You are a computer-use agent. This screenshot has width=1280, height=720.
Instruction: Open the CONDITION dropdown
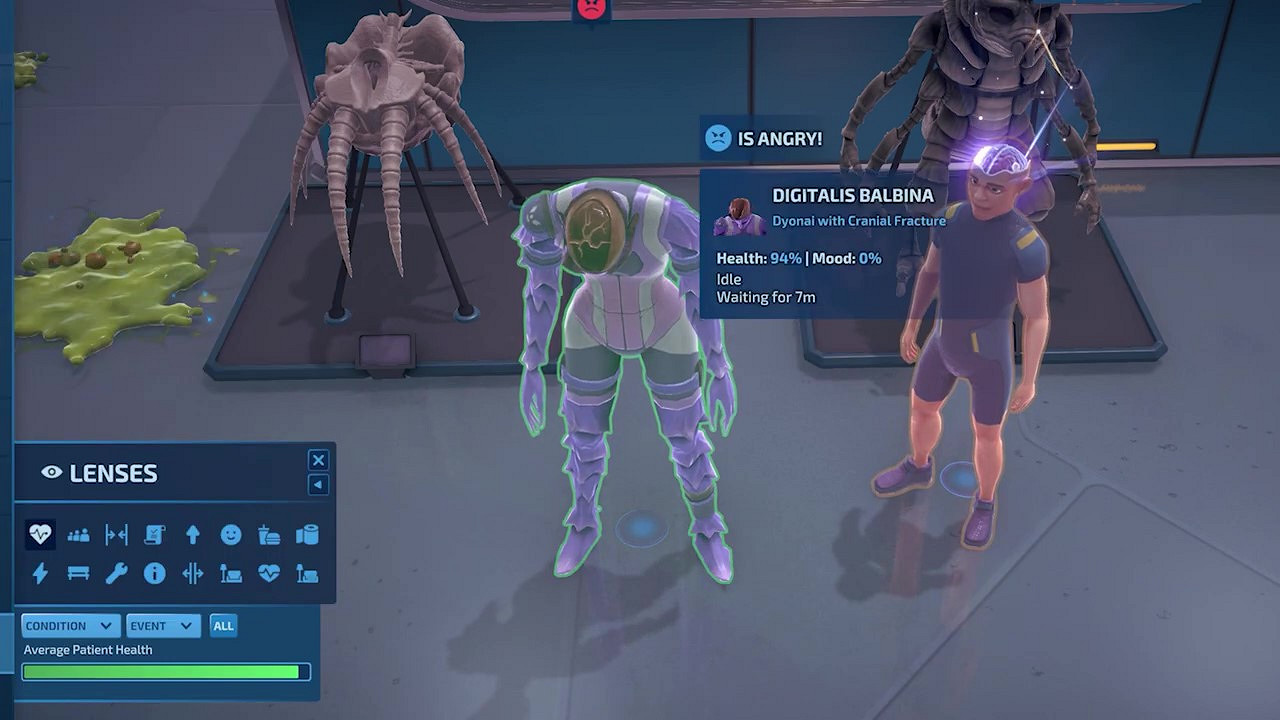coord(70,625)
